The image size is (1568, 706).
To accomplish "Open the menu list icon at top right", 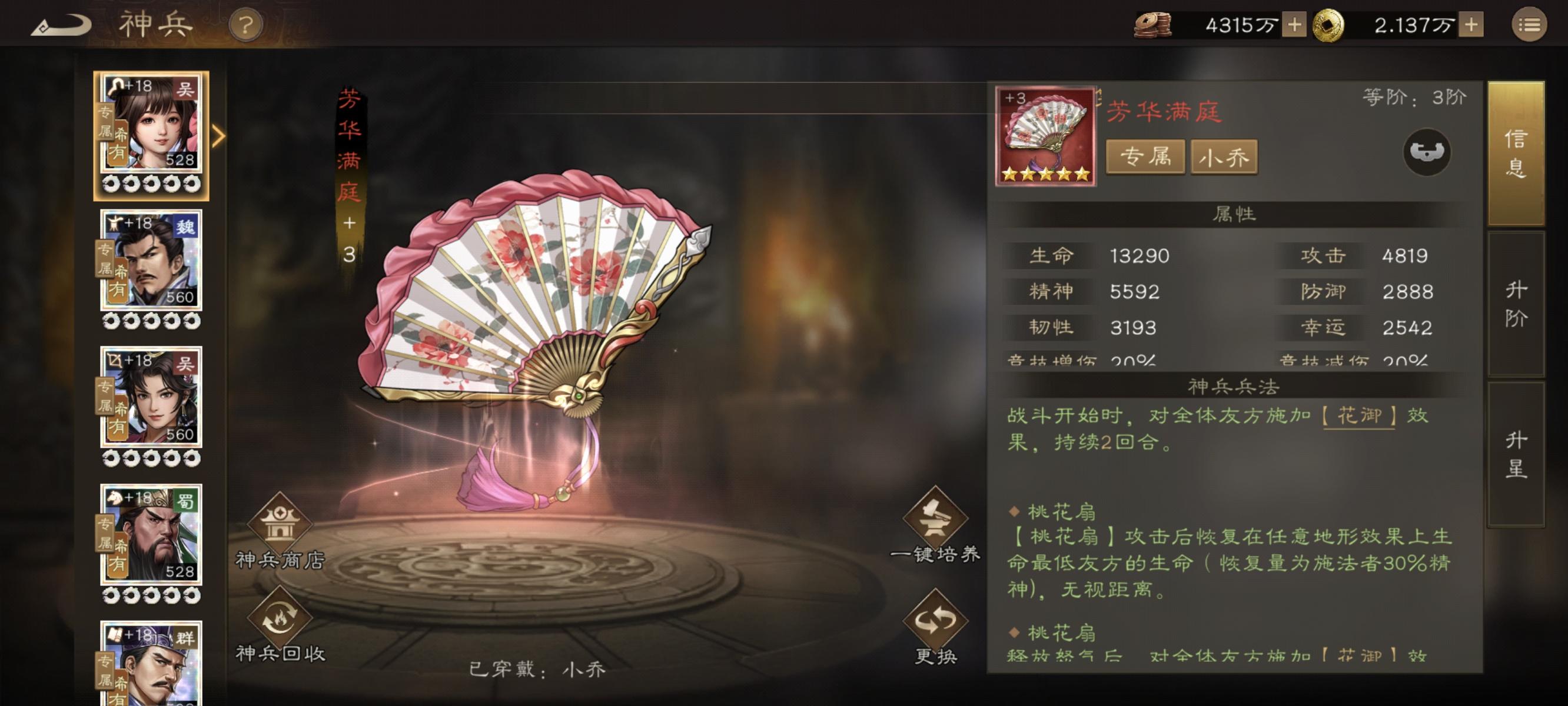I will [1534, 24].
